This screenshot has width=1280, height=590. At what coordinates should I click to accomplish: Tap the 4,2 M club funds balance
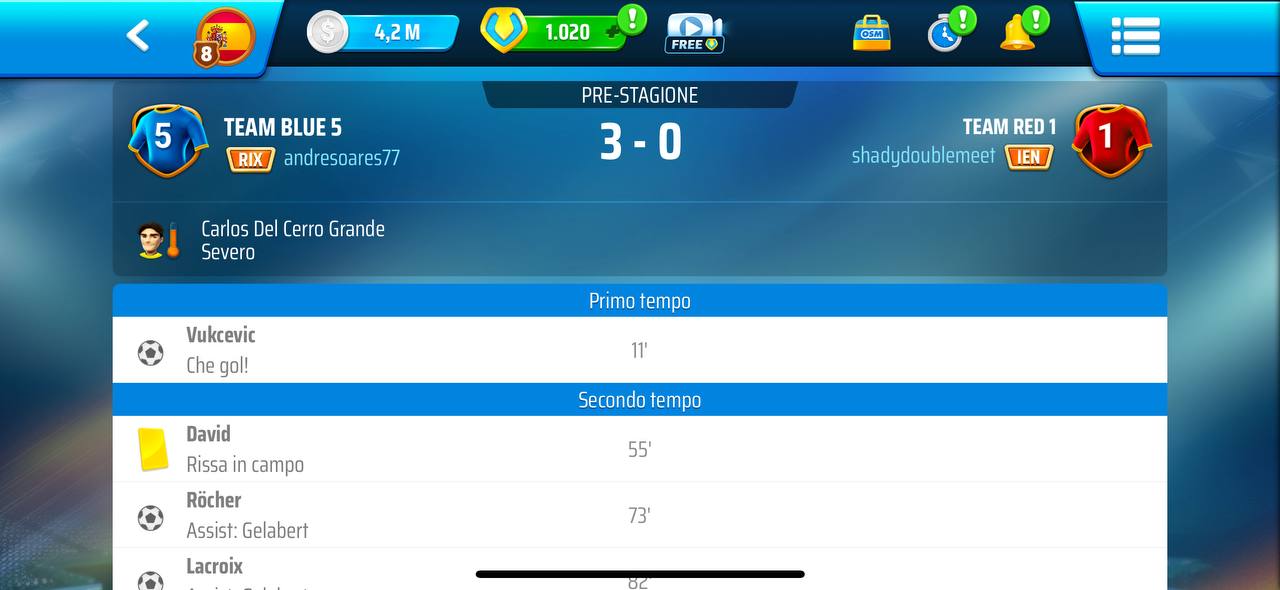[x=385, y=32]
